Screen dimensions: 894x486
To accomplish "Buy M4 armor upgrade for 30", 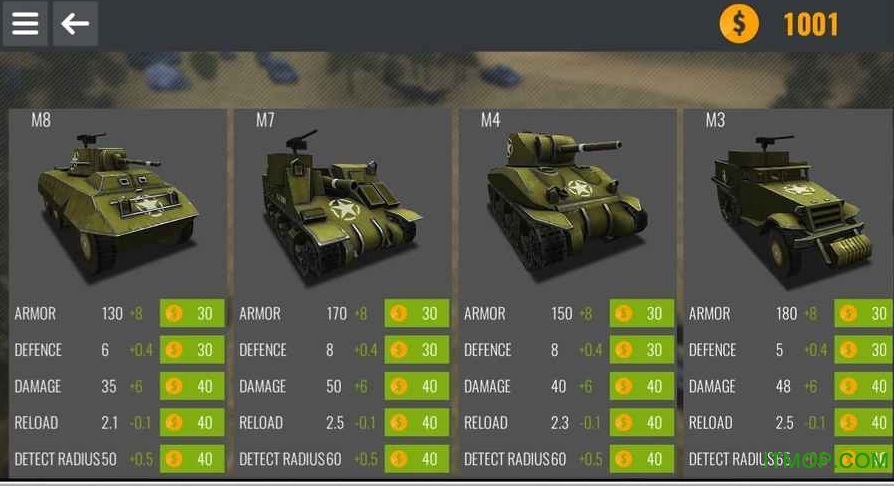I will pos(642,313).
